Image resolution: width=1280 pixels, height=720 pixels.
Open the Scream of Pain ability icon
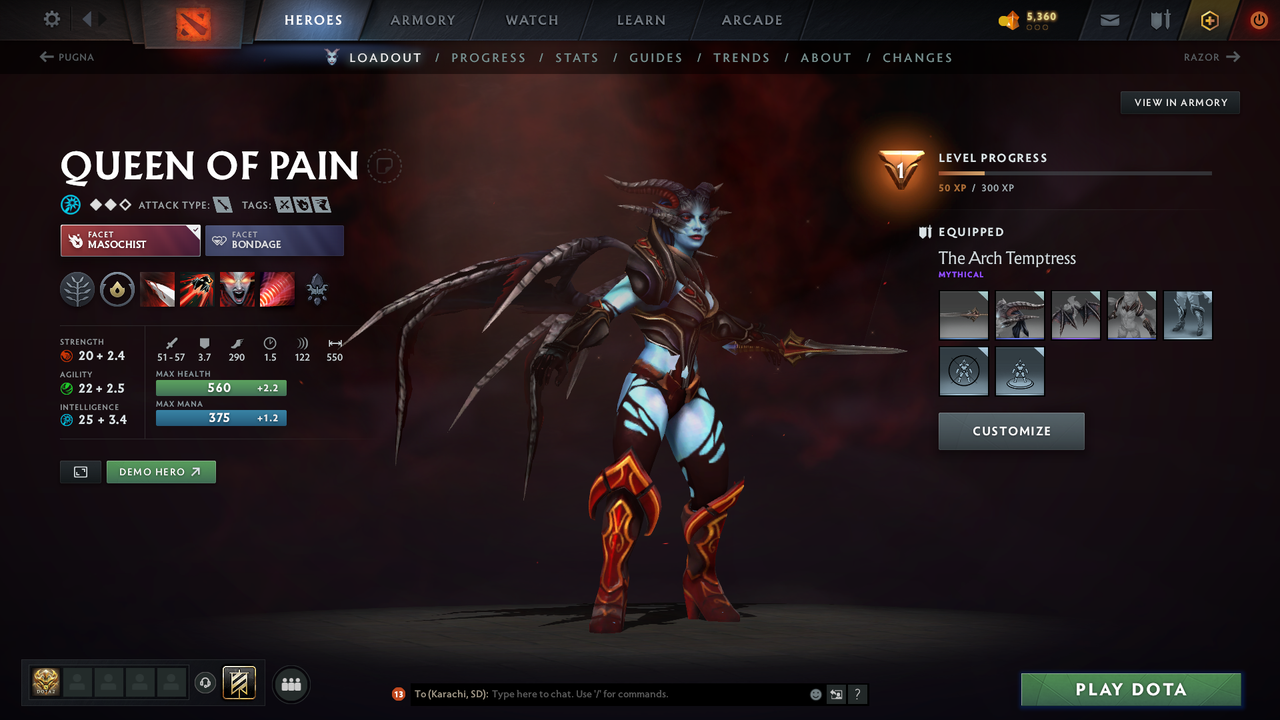click(x=237, y=290)
